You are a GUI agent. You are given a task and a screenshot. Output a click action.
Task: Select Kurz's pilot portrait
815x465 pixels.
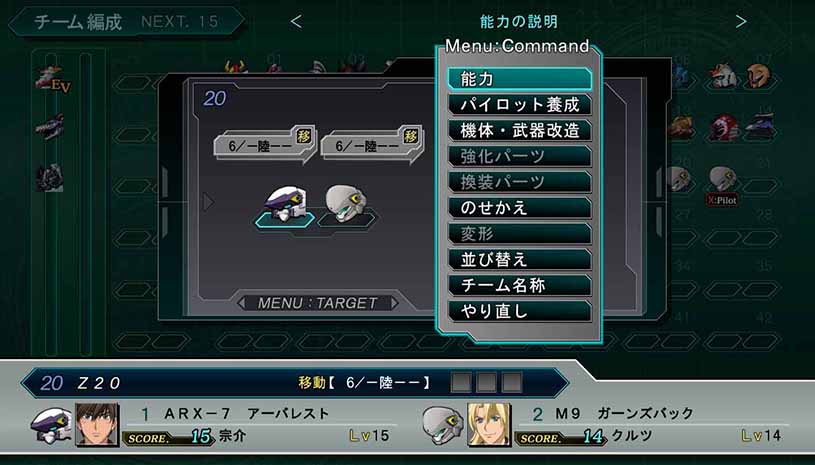[489, 425]
